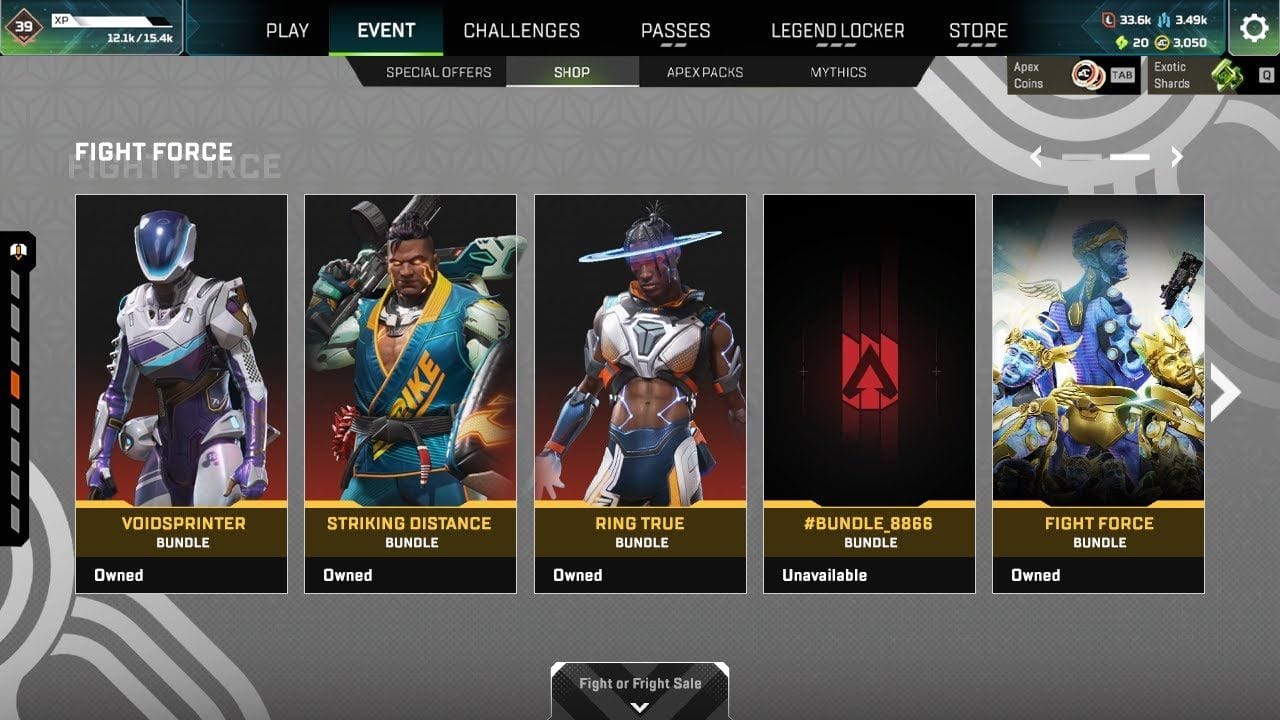Viewport: 1280px width, 720px height.
Task: Open the APEX PACKS tab
Action: click(x=703, y=71)
